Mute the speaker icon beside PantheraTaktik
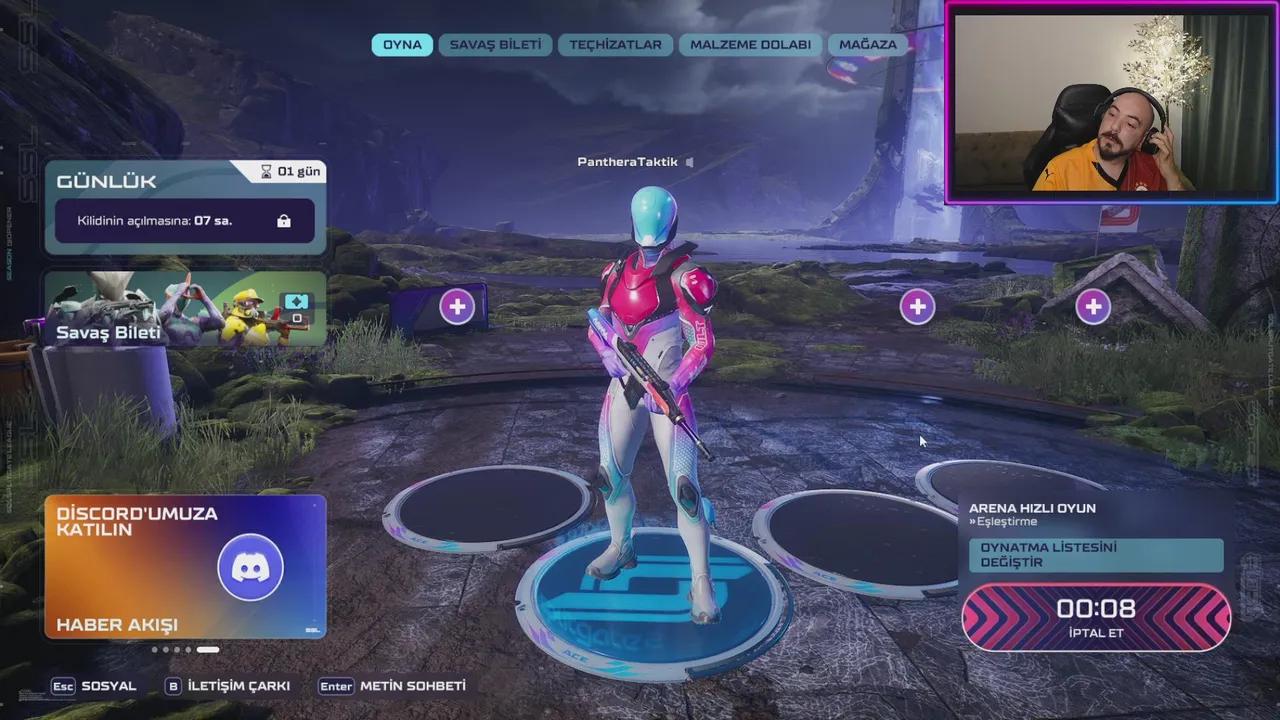 point(691,161)
